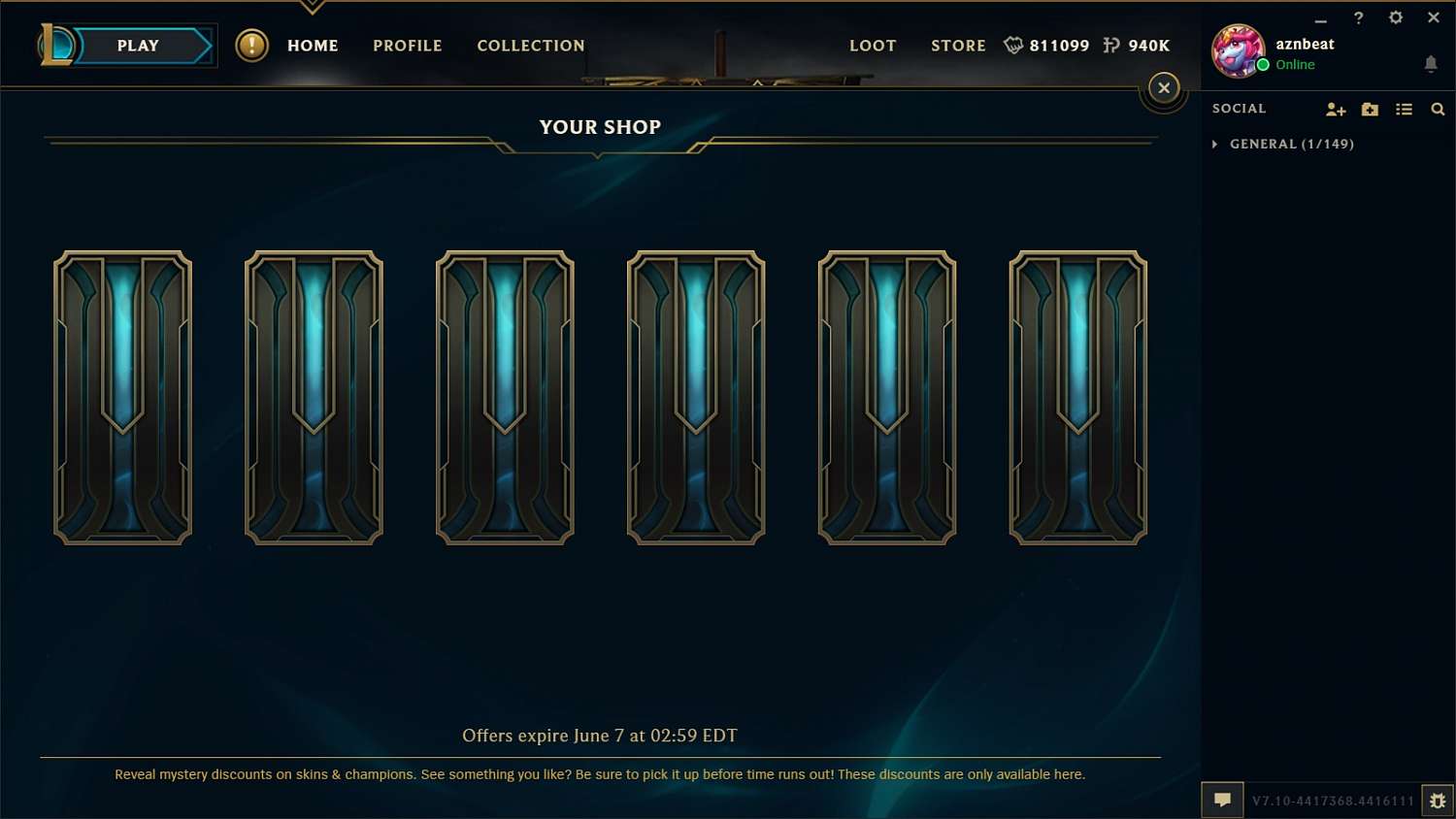
Task: Switch to the COLLECTION tab
Action: click(x=531, y=46)
